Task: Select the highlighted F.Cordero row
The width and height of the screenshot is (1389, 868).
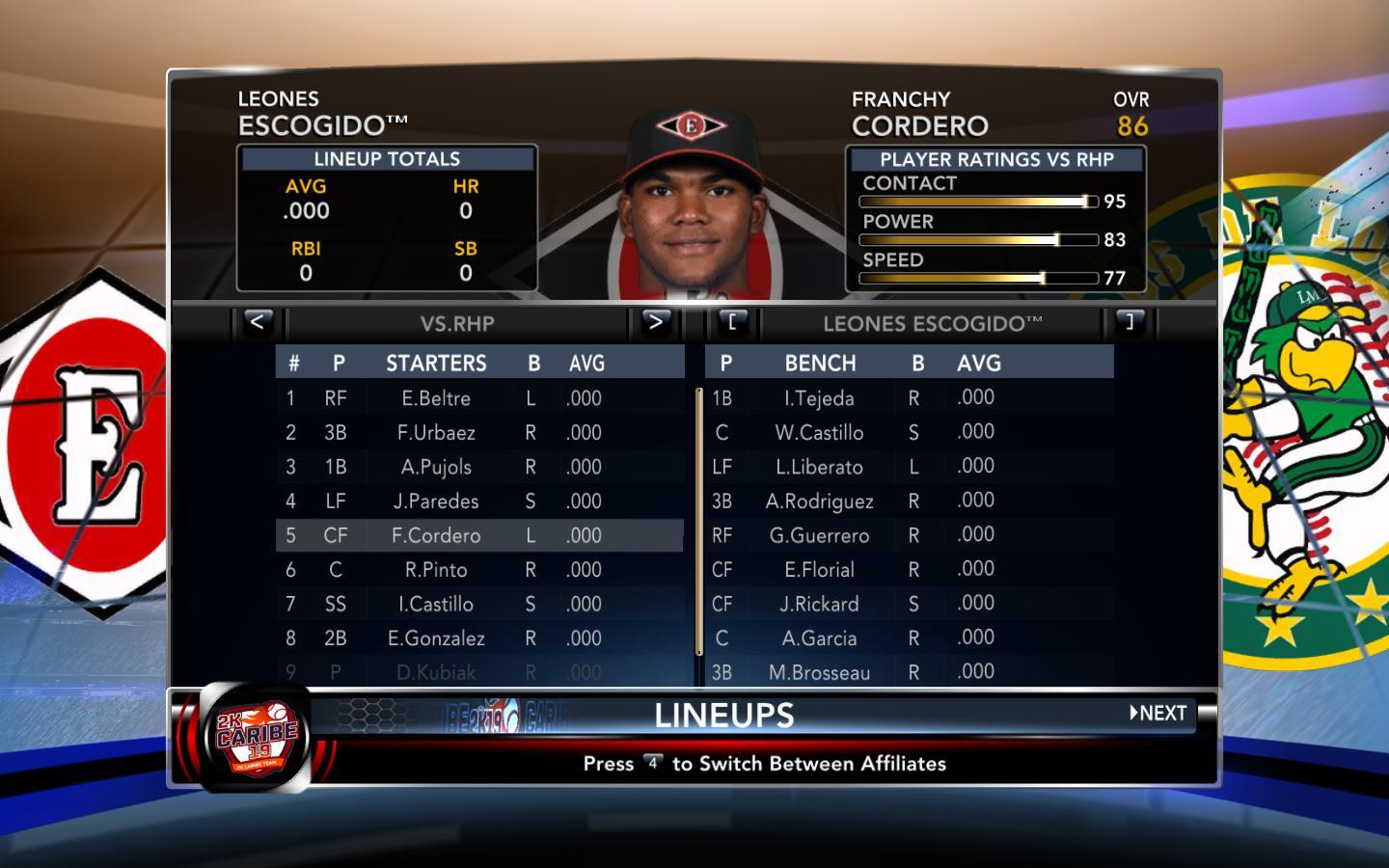Action: tap(436, 535)
